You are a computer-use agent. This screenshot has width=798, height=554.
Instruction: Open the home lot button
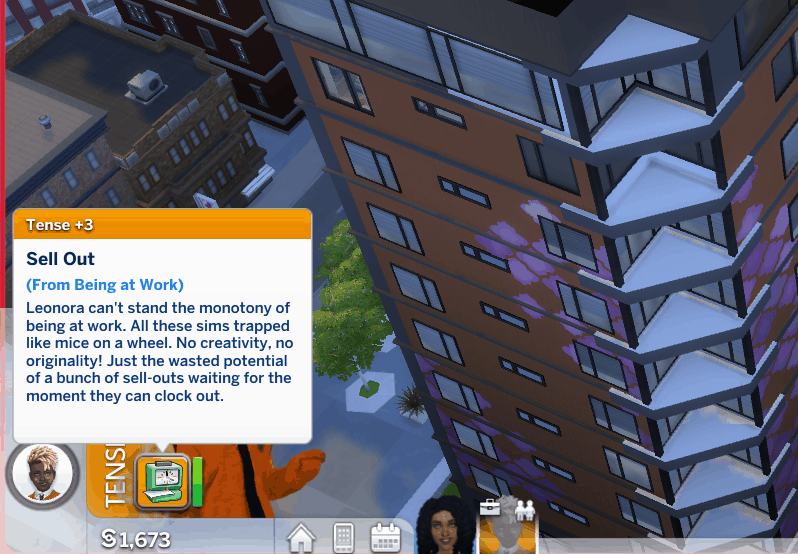302,538
